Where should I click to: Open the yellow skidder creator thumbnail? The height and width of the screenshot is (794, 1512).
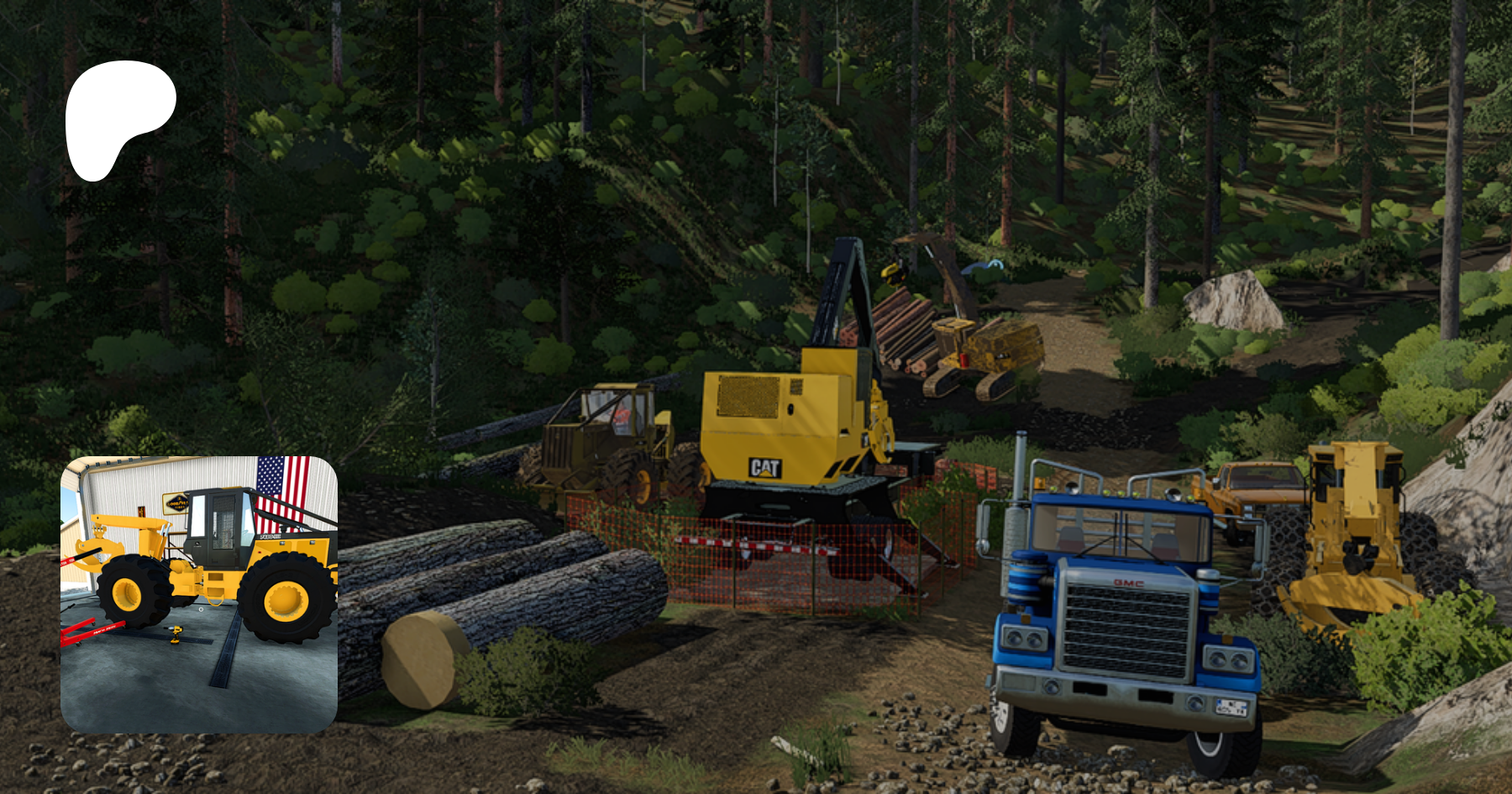(x=199, y=593)
